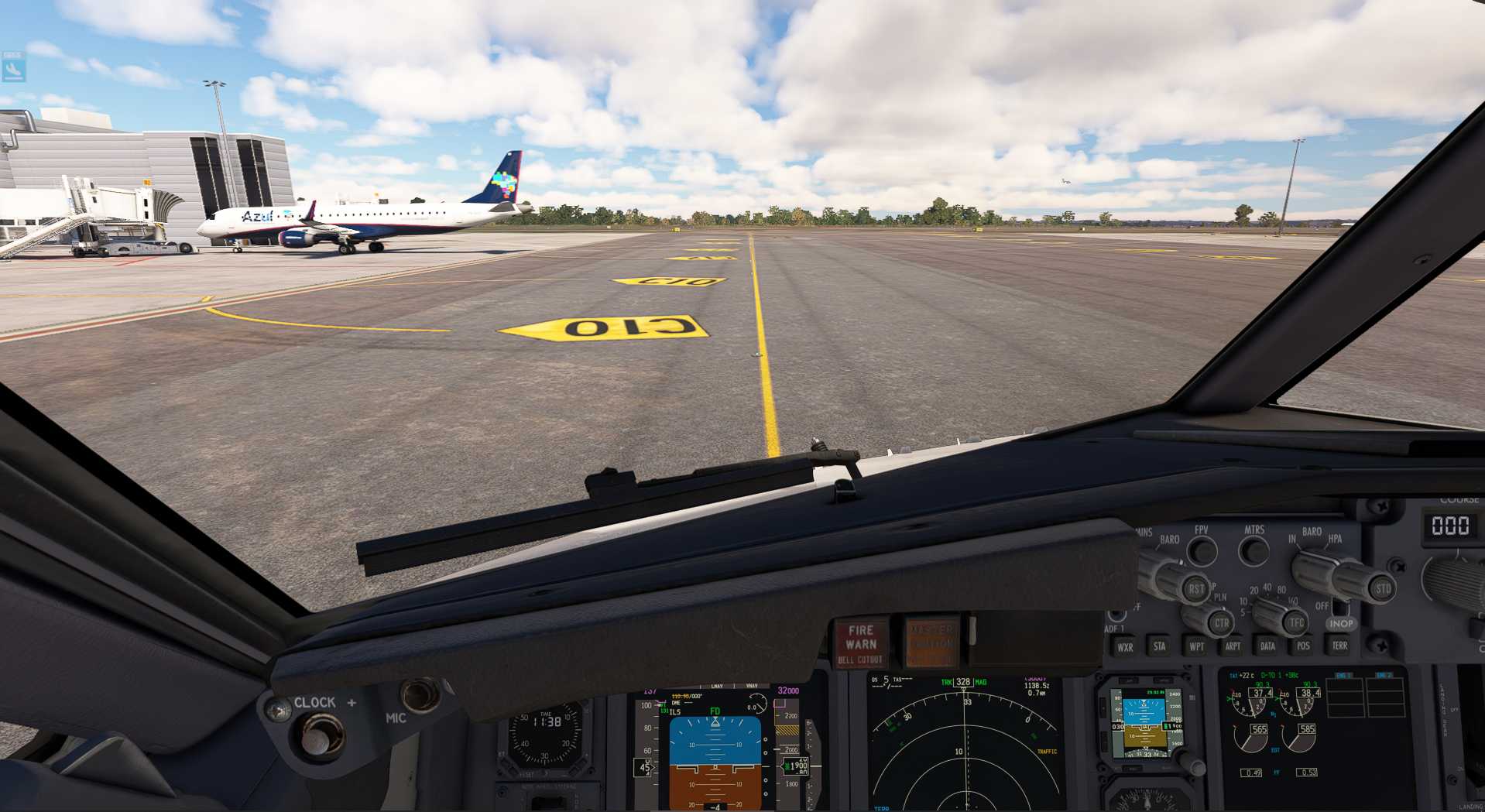The height and width of the screenshot is (812, 1485).
Task: Toggle the POS map button
Action: 1303,646
